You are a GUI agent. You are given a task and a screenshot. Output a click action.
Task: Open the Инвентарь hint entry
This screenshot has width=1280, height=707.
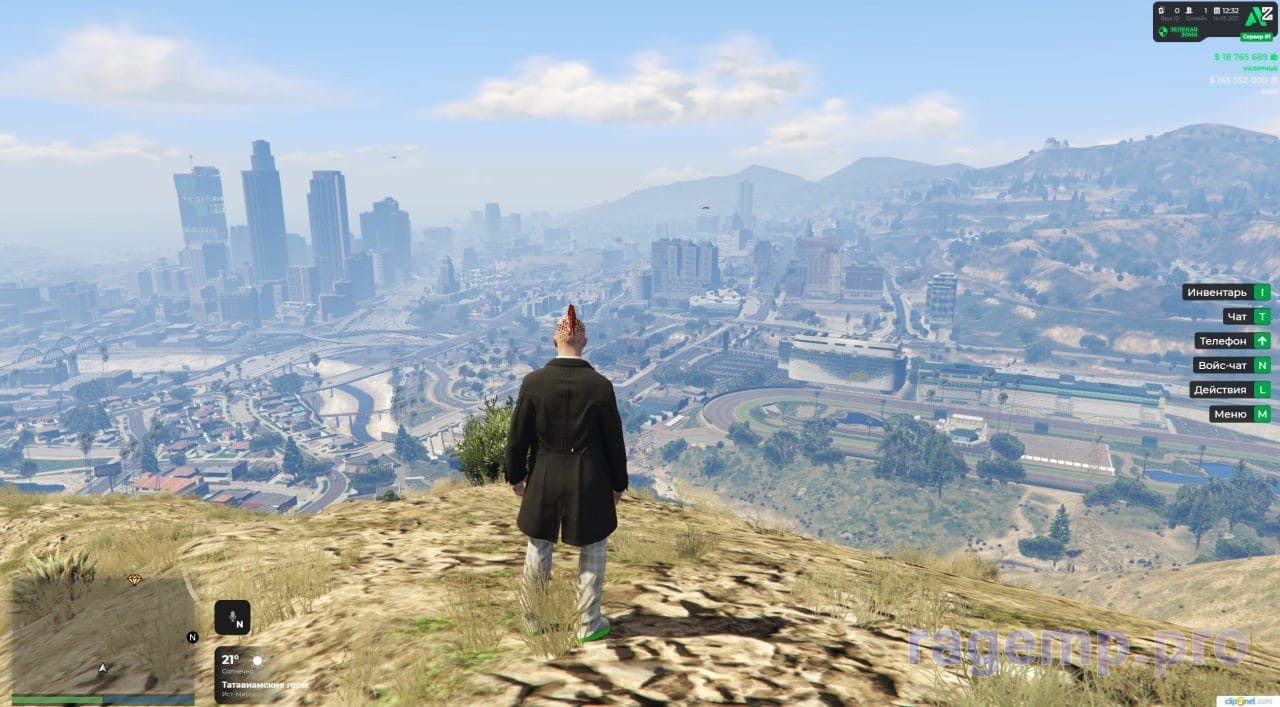point(1226,292)
